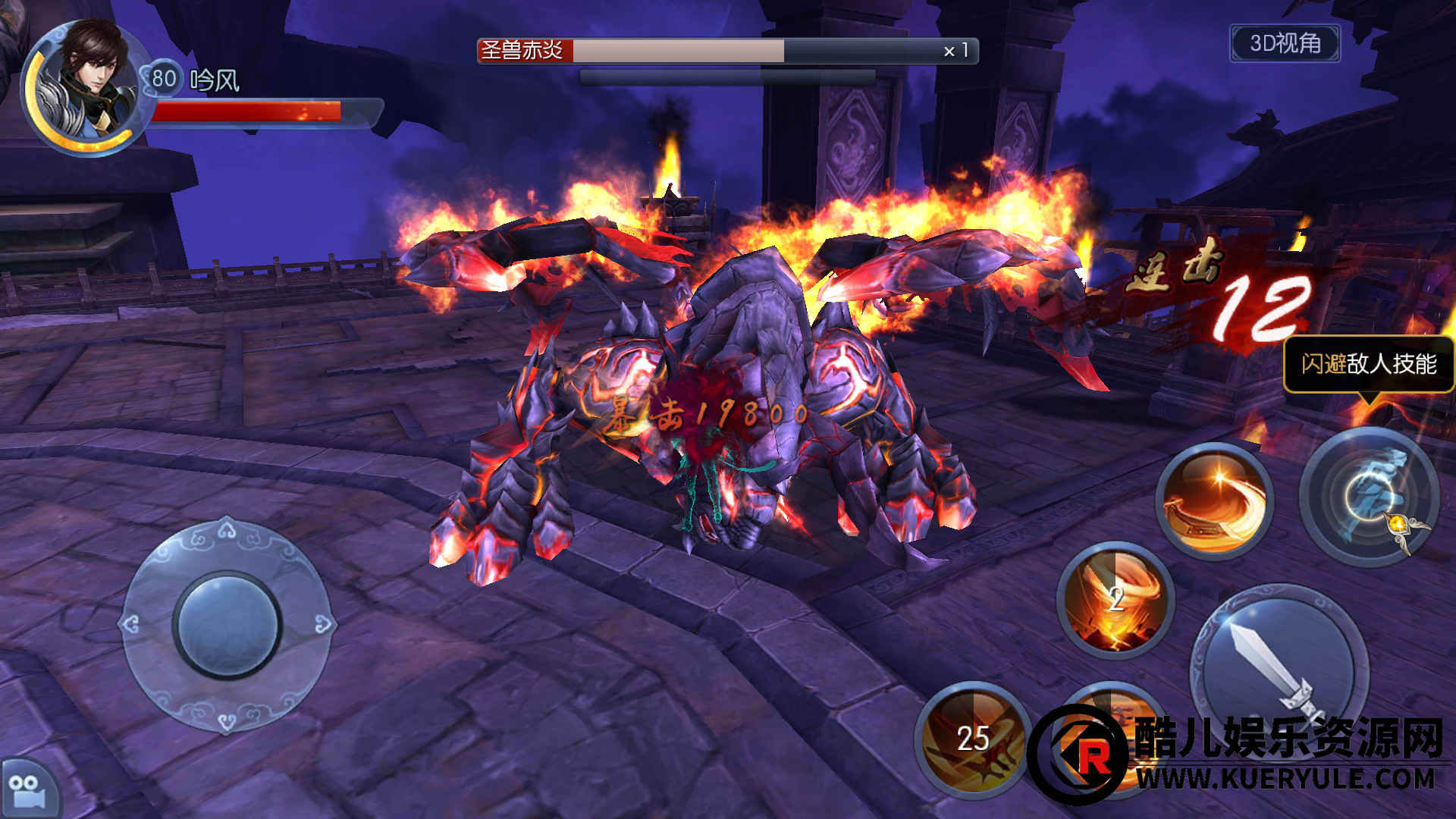The image size is (1456, 819).
Task: Open the video camera recording icon
Action: (26, 790)
